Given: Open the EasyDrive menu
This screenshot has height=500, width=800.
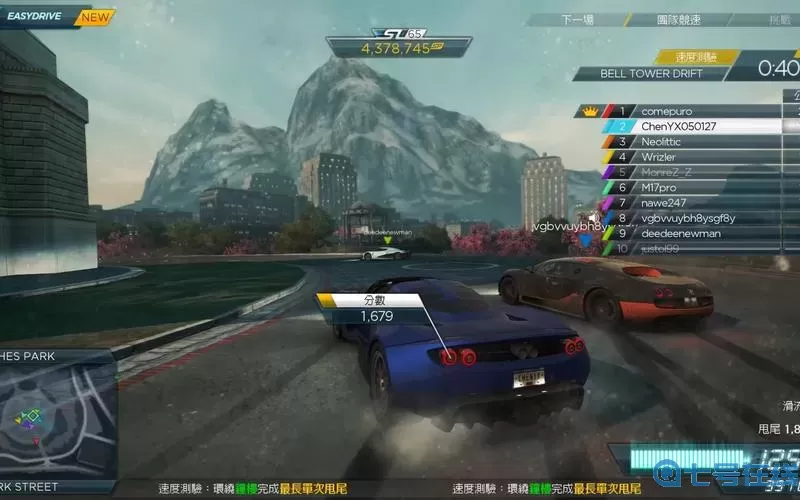Looking at the screenshot, I should coord(38,17).
